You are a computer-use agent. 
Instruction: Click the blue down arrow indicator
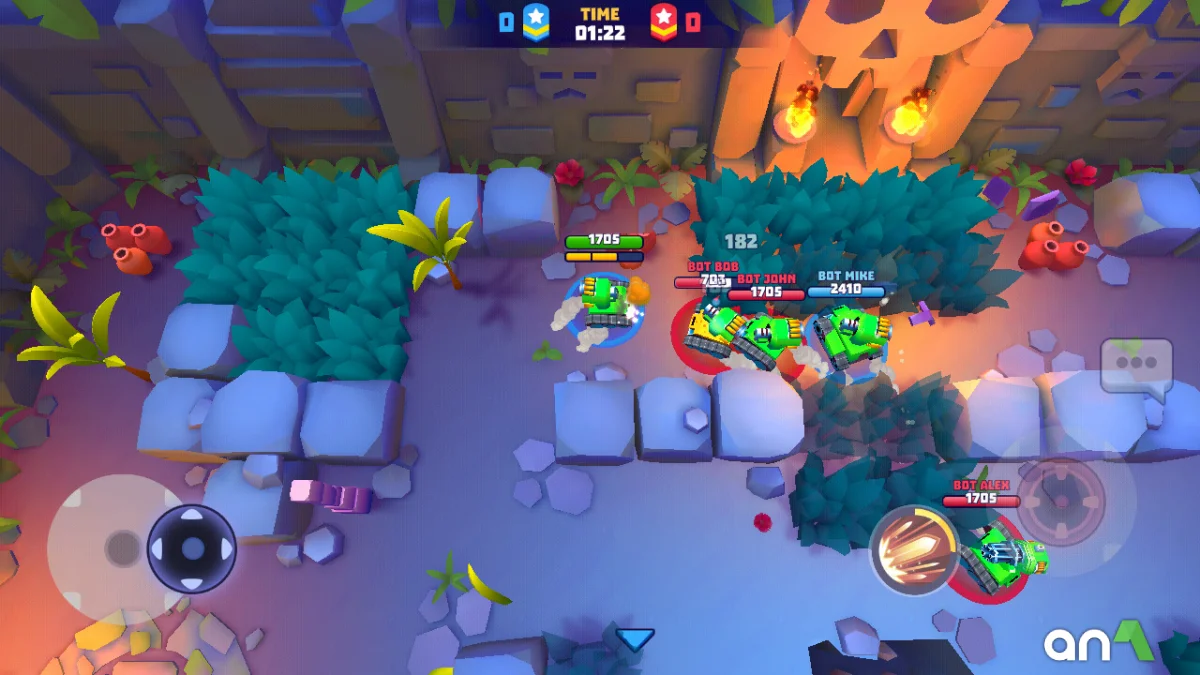tap(634, 639)
